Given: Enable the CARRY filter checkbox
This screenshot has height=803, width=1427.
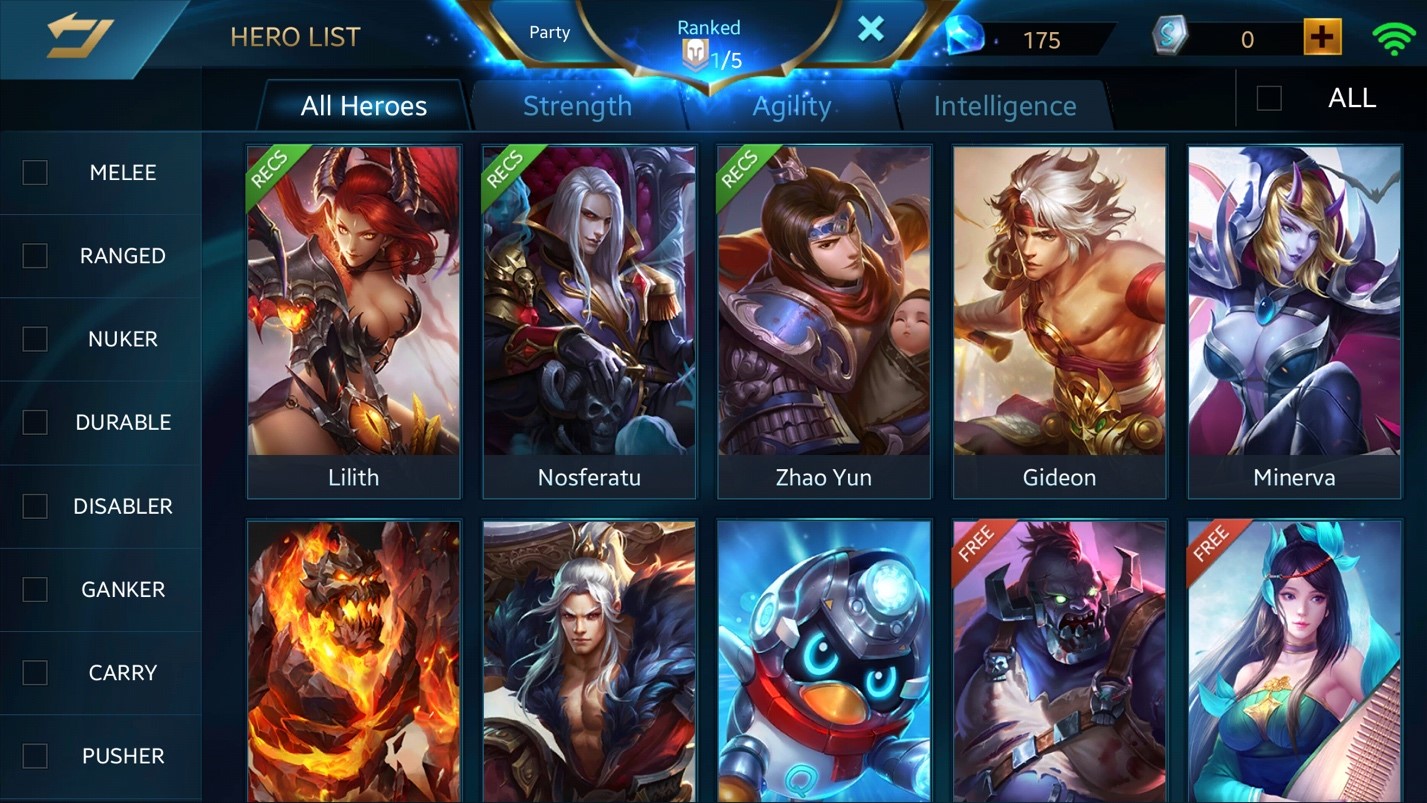Looking at the screenshot, I should (35, 673).
